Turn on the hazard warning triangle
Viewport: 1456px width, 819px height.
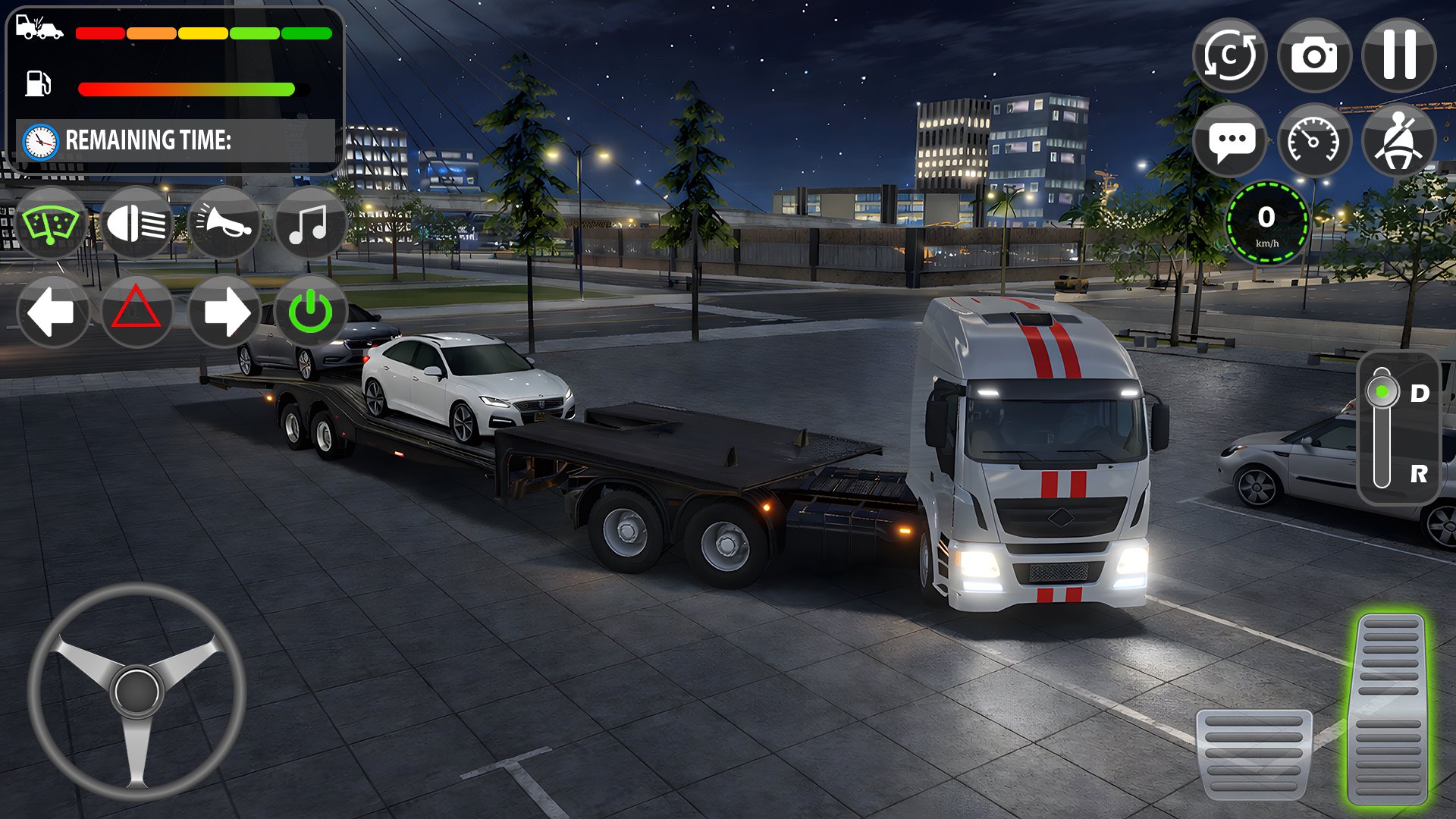[x=136, y=312]
